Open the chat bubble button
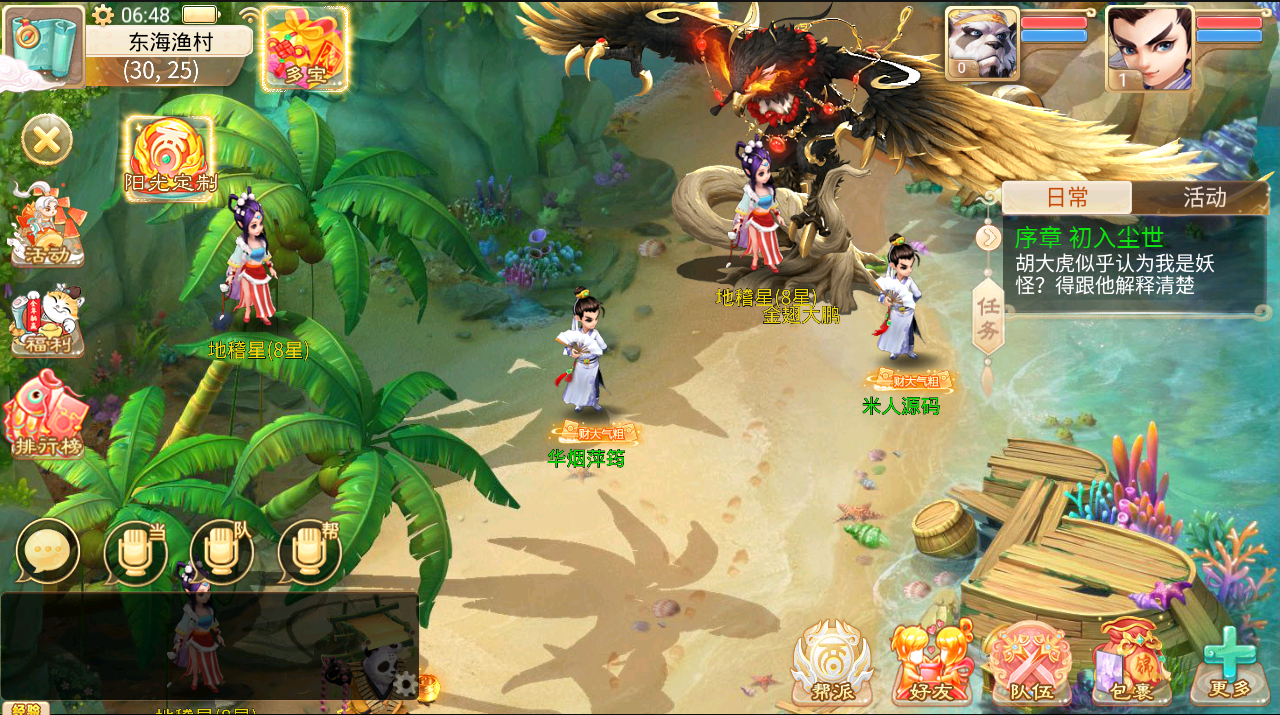1280x715 pixels. point(47,551)
